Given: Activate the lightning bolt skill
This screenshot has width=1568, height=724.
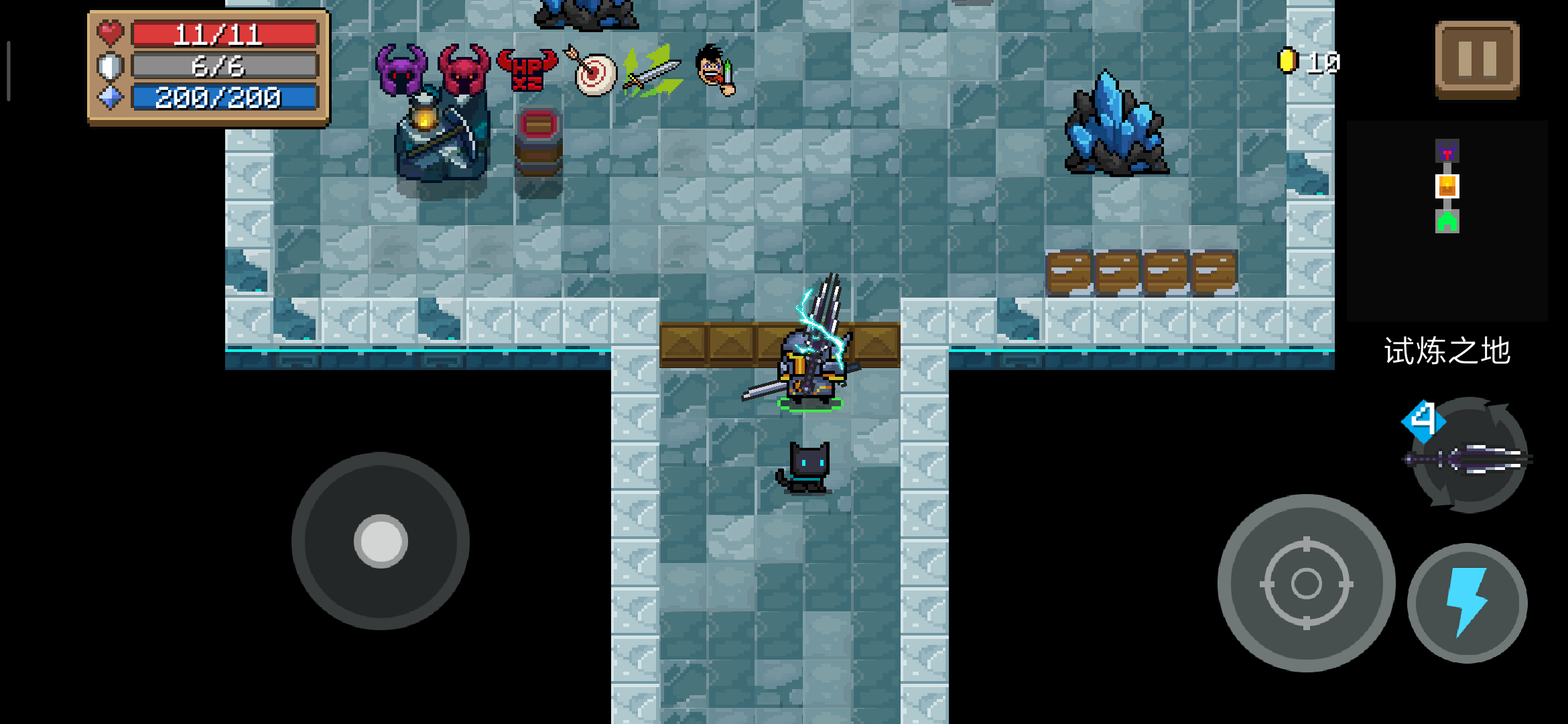Looking at the screenshot, I should click(x=1467, y=602).
